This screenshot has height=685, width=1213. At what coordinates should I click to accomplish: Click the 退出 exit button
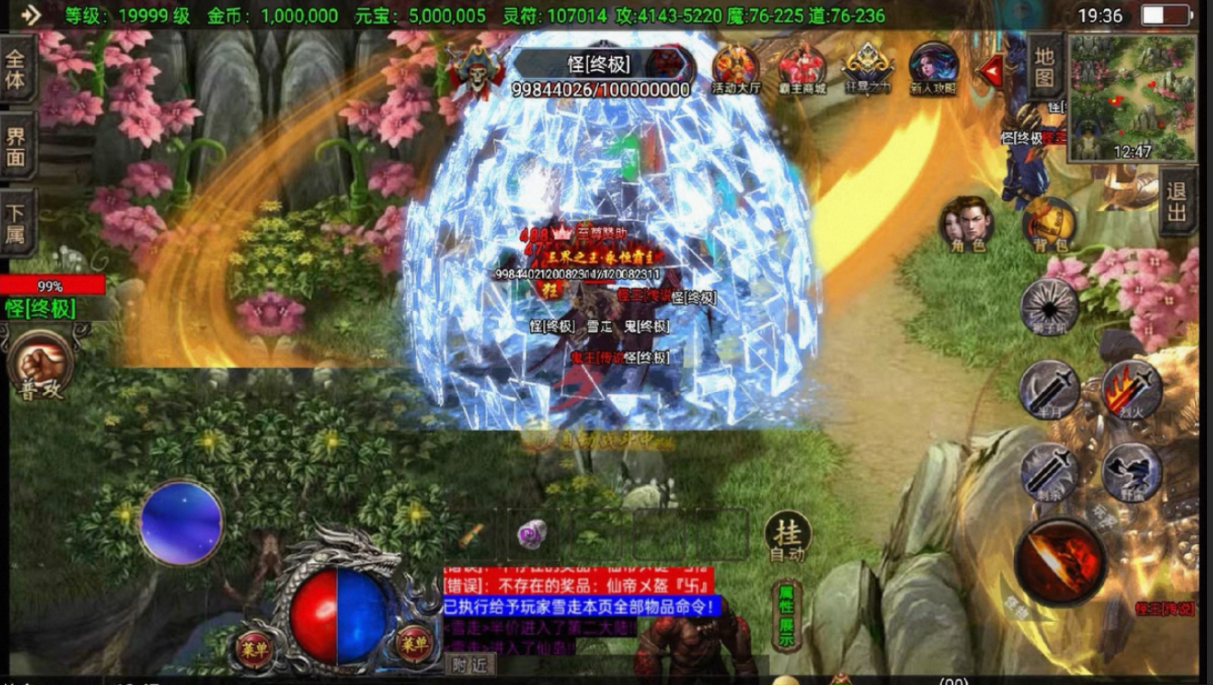click(x=1177, y=201)
